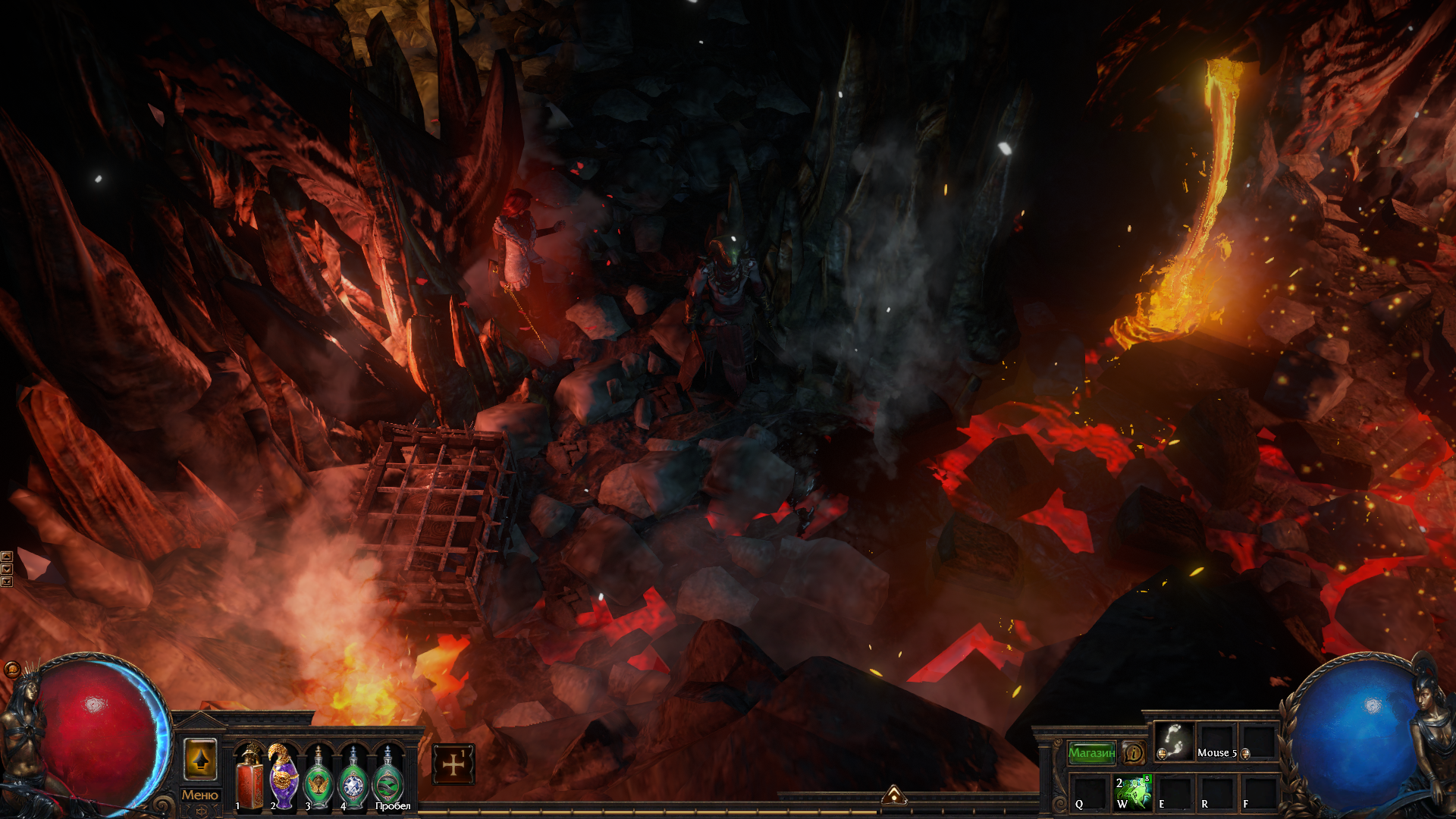Viewport: 1456px width, 819px height.
Task: Open the Меню button
Action: point(199,795)
